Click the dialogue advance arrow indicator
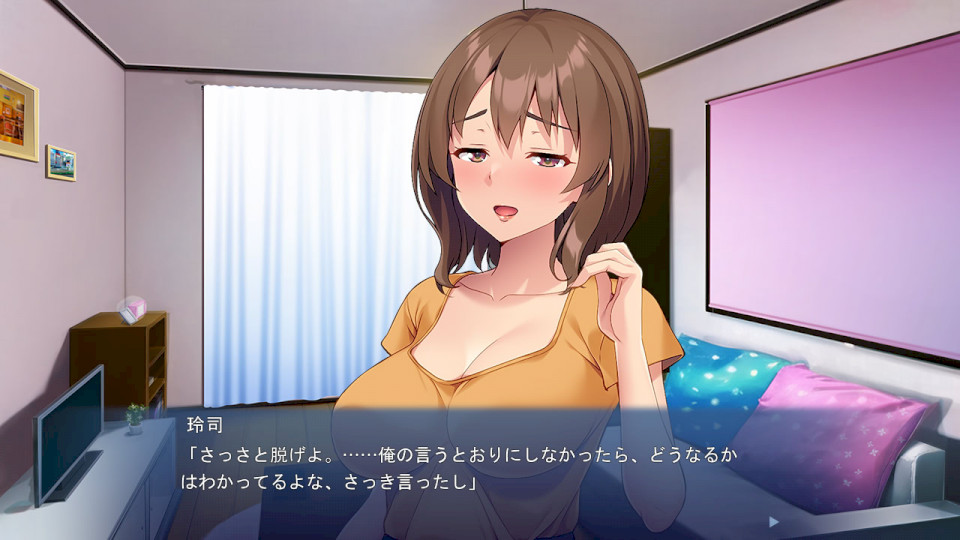960x540 pixels. [773, 521]
